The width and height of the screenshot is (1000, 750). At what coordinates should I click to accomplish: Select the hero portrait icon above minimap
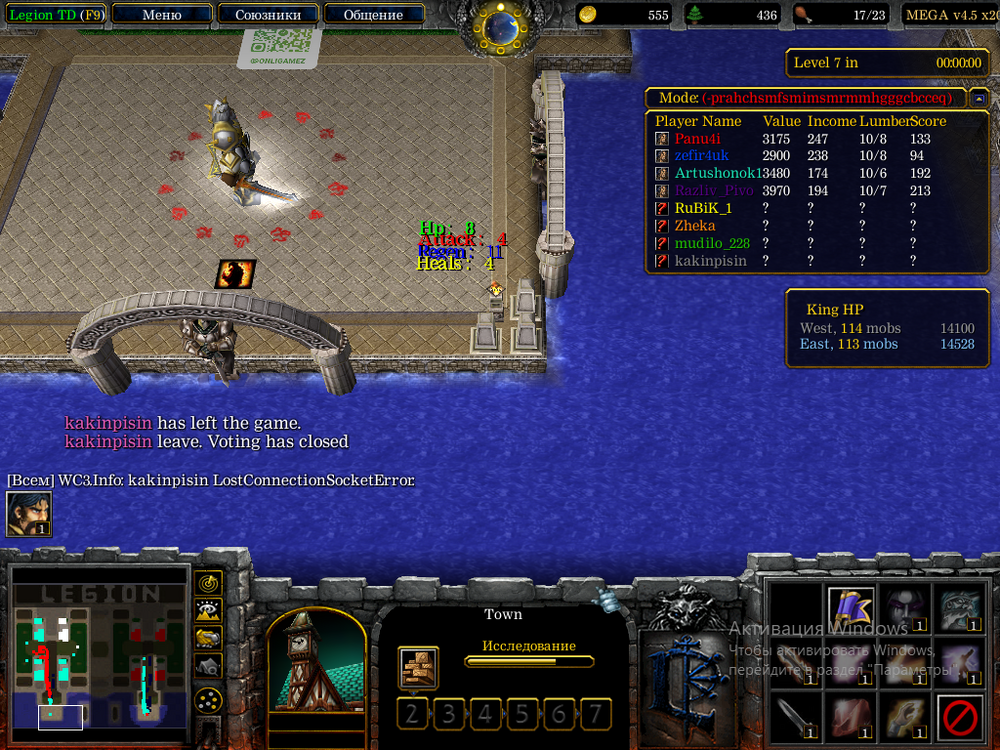pyautogui.click(x=29, y=514)
